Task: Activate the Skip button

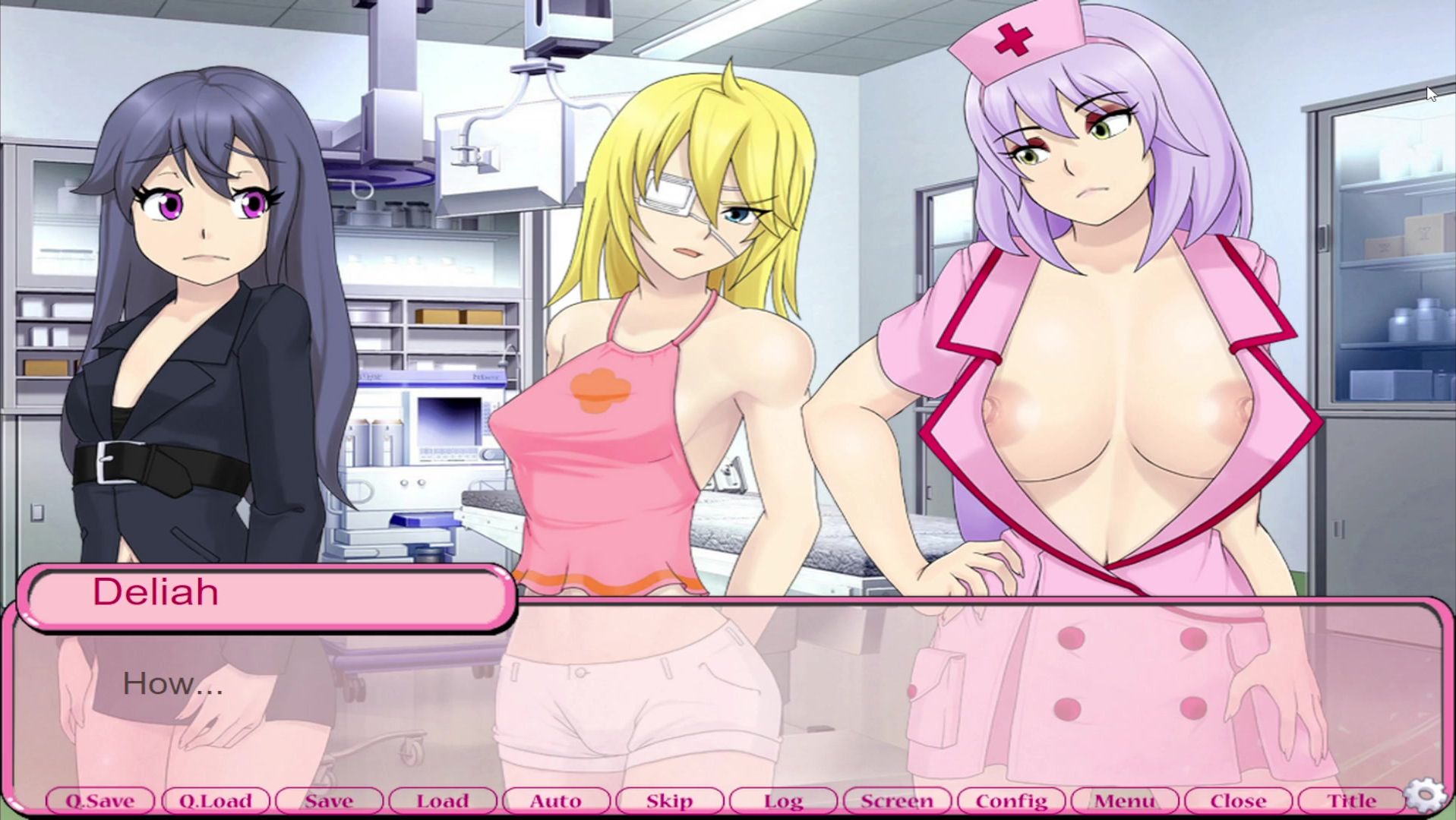Action: point(669,801)
